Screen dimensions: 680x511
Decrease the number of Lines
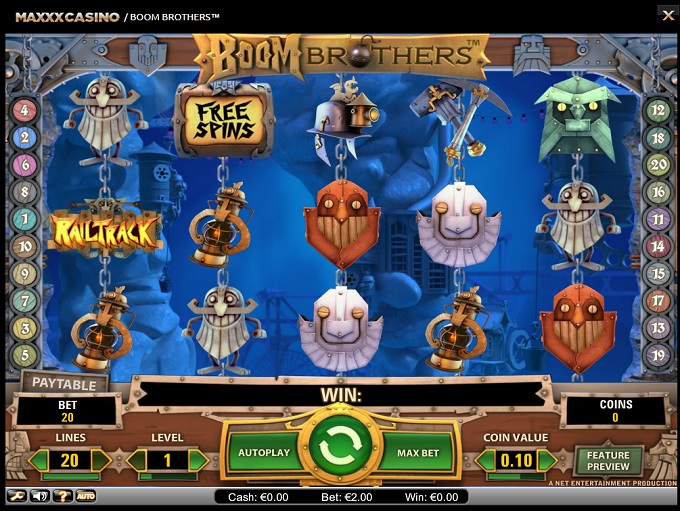tap(40, 461)
